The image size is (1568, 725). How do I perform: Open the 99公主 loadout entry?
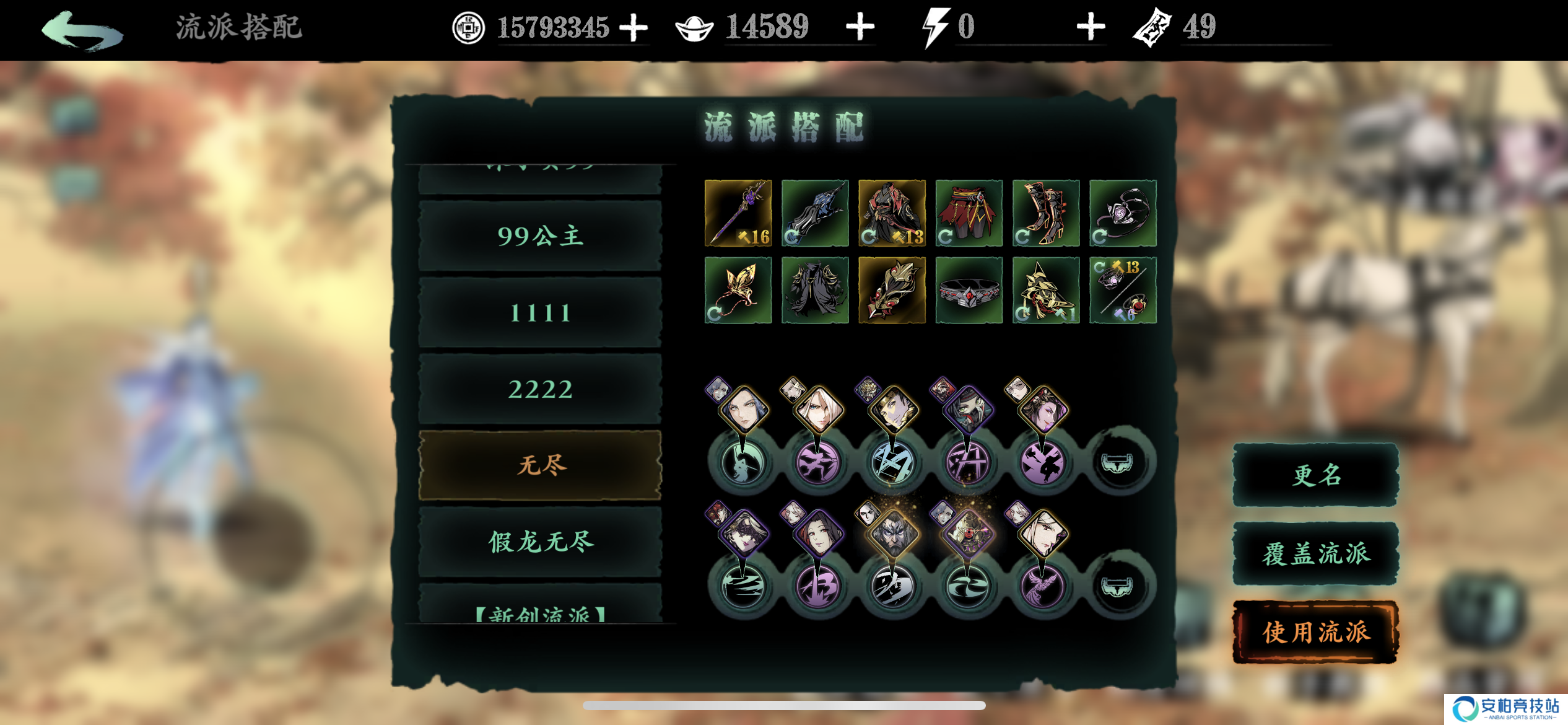(540, 235)
